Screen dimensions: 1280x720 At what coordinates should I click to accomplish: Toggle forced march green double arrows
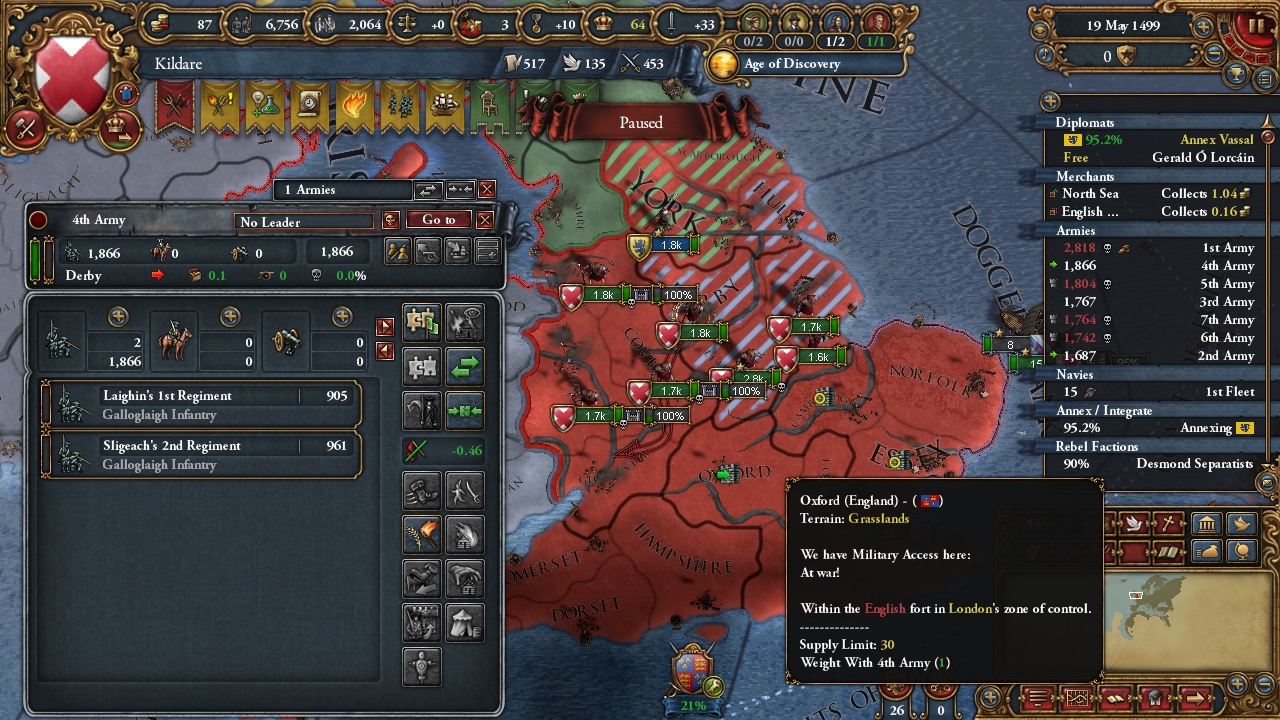pyautogui.click(x=464, y=366)
